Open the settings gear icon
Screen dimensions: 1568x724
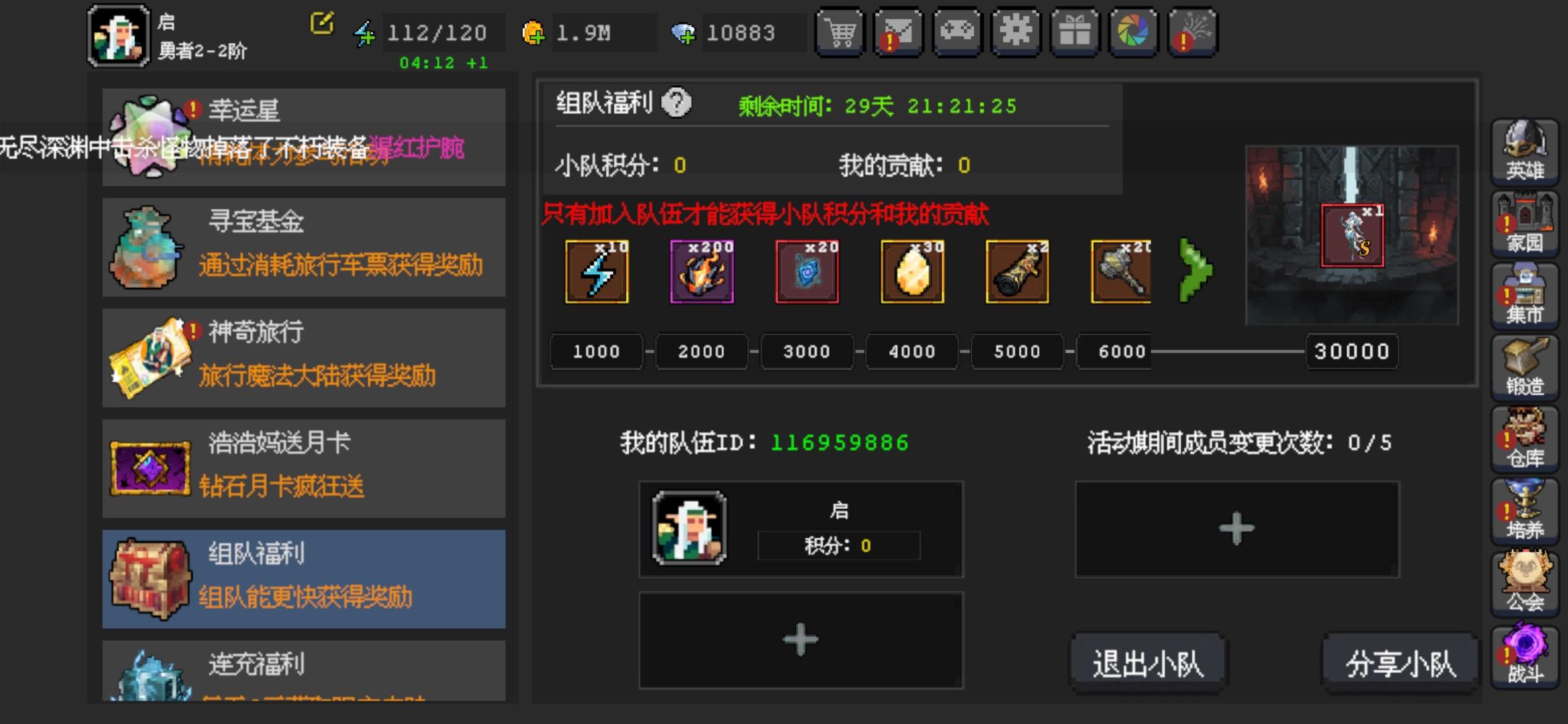[x=1016, y=33]
